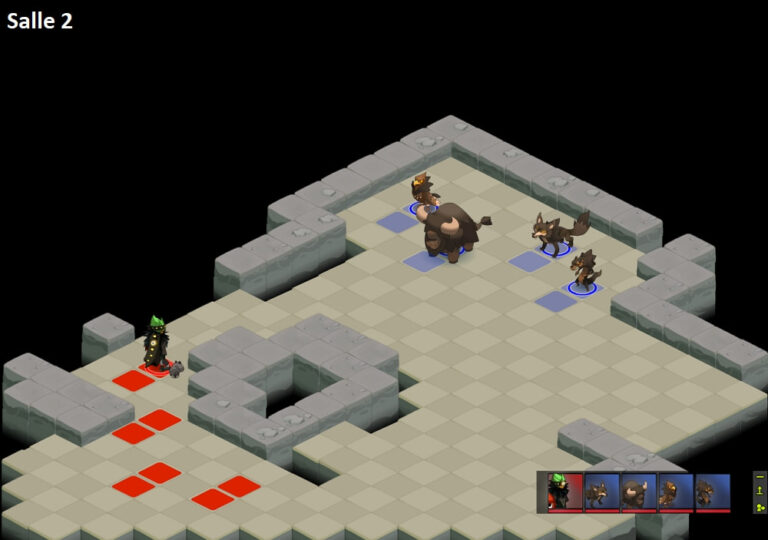Select the green-haired player portrait in the turn timeline
The height and width of the screenshot is (540, 768).
pos(565,492)
